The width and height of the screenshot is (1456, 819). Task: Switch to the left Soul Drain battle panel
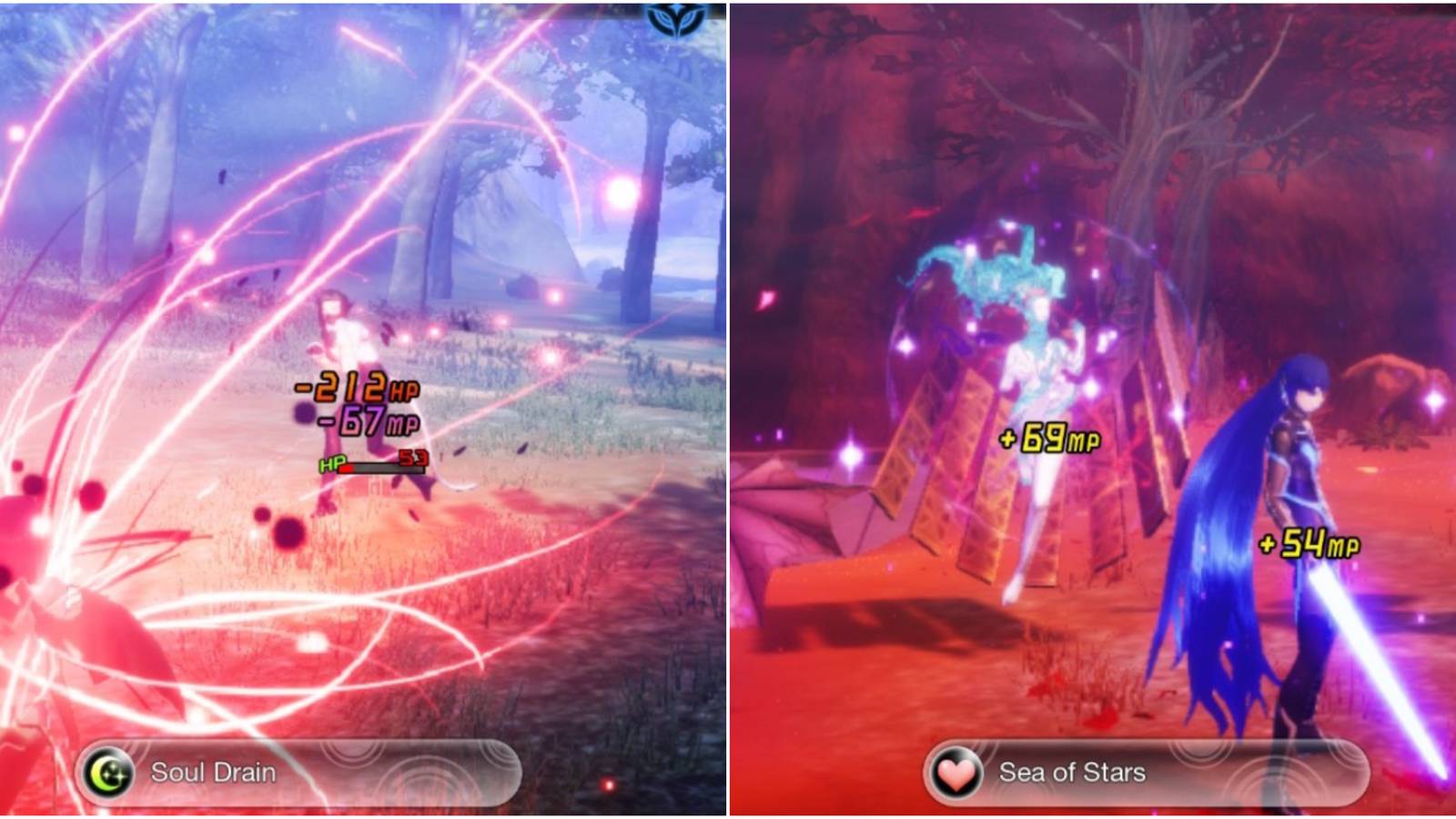pos(364,409)
